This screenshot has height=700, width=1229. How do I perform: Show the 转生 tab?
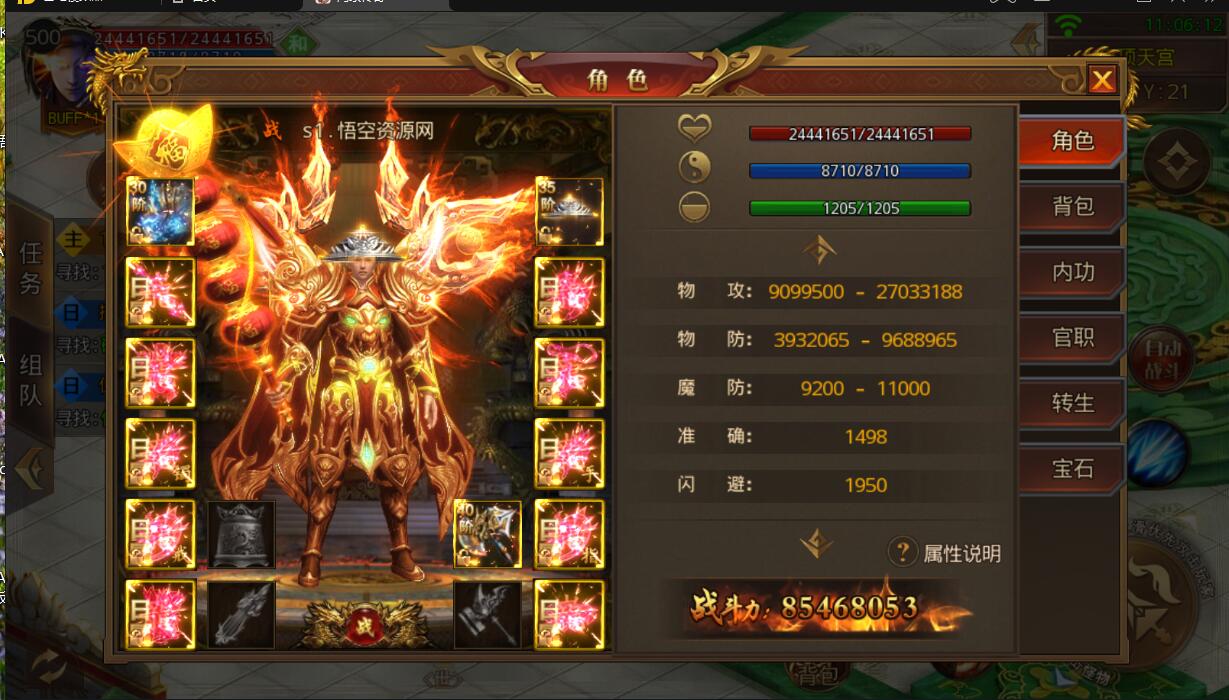point(1072,403)
